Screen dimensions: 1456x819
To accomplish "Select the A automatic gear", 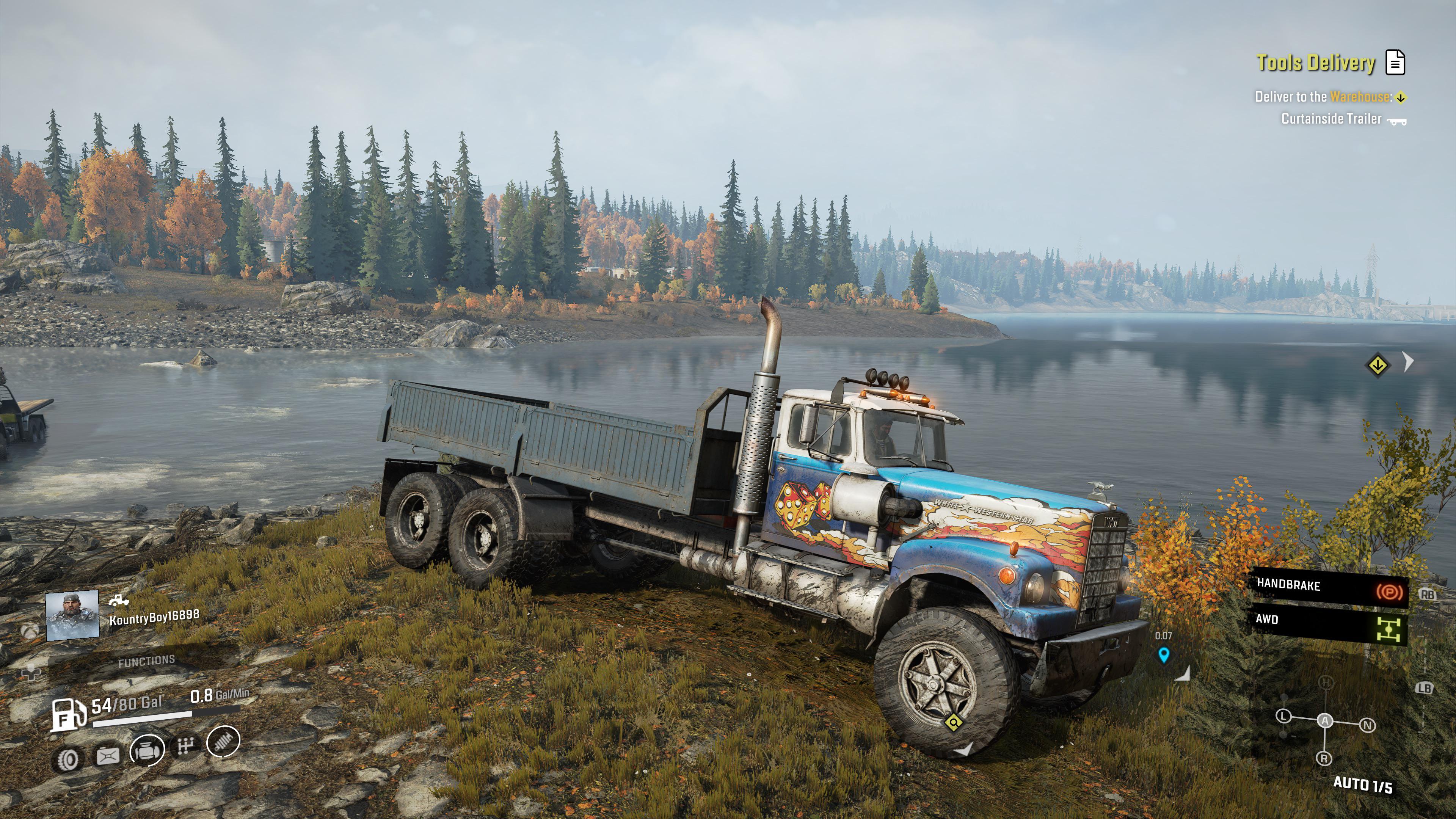I will [1325, 721].
